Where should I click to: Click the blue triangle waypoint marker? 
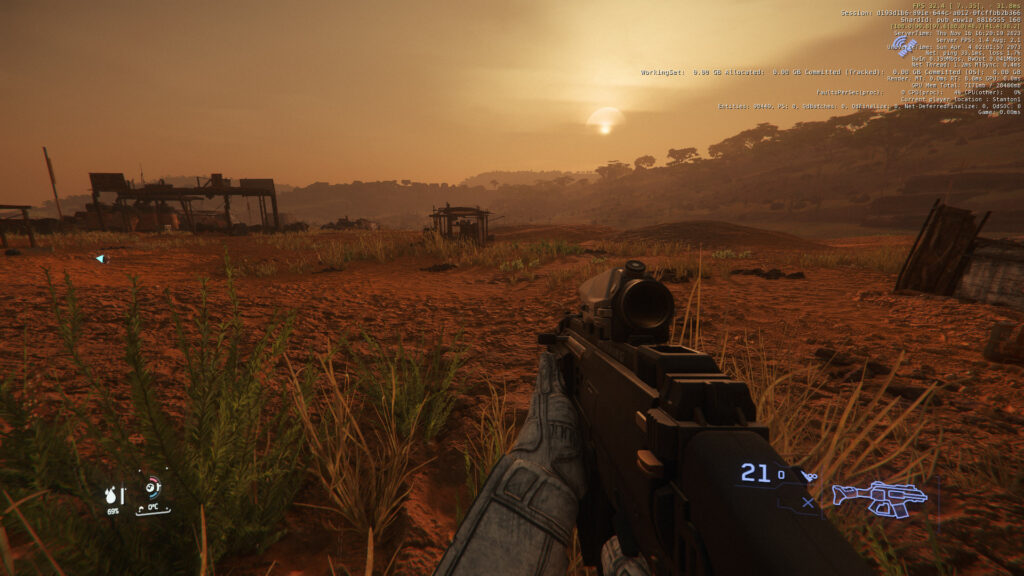[x=100, y=259]
